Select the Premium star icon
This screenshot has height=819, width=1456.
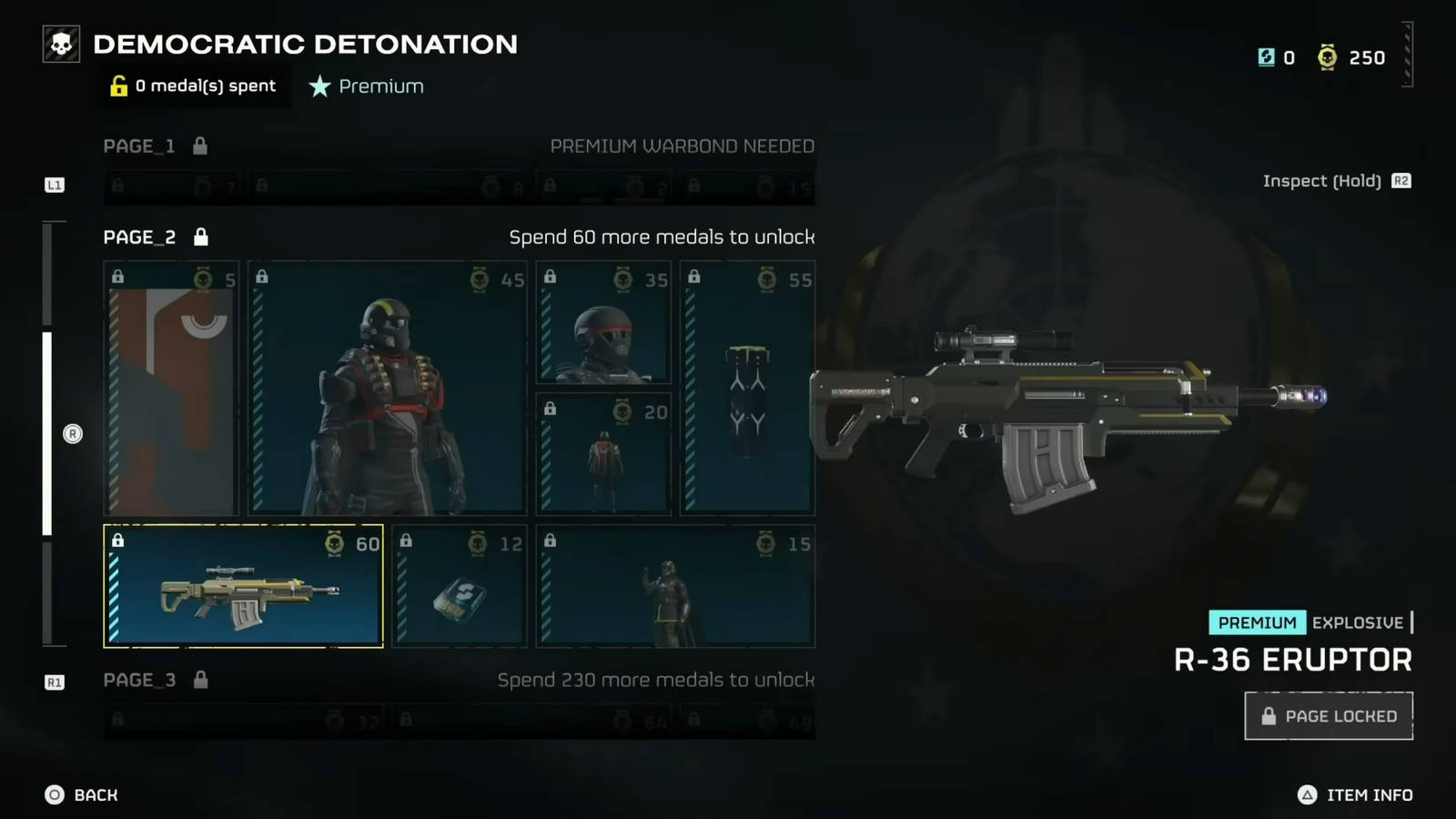pos(319,86)
